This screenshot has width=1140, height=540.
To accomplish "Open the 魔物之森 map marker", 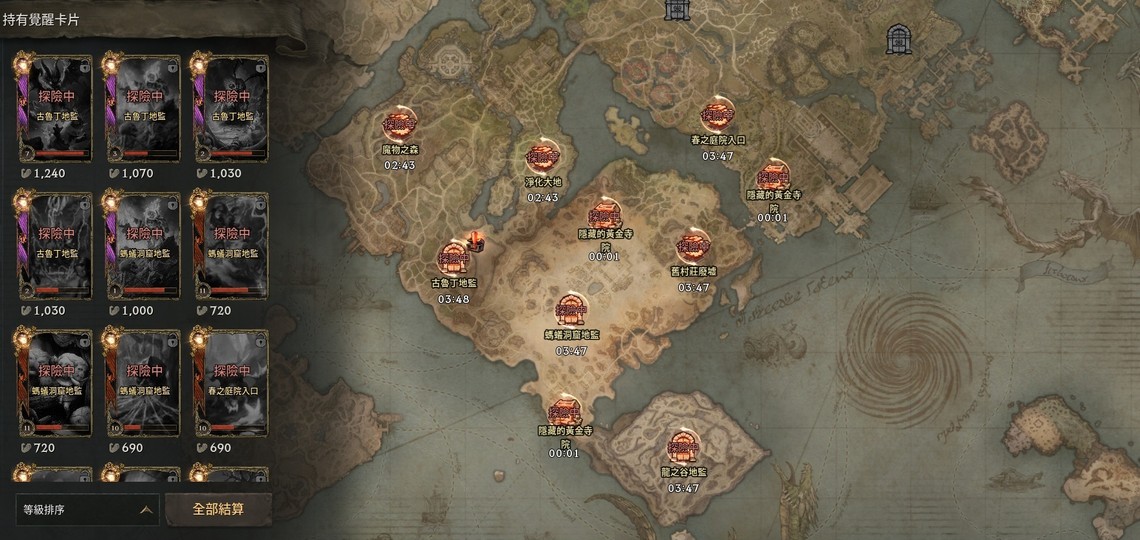I will coord(399,126).
